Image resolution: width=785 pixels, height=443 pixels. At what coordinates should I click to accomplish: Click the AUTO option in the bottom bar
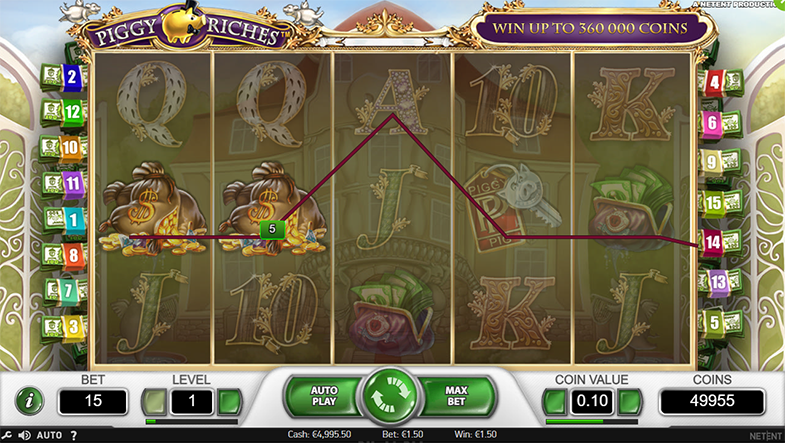click(x=49, y=435)
